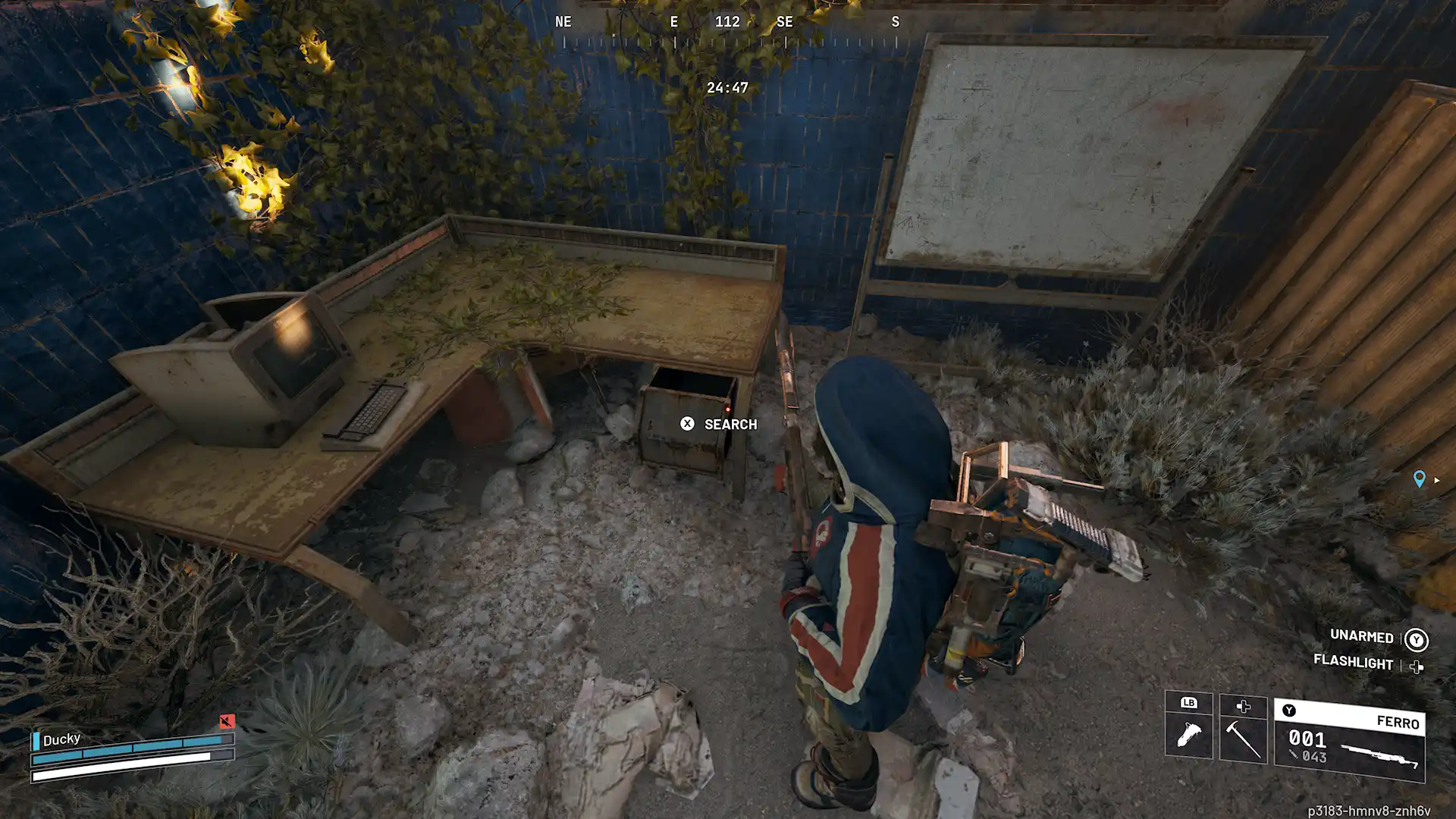The height and width of the screenshot is (819, 1456).
Task: Click the compass heading strip
Action: pos(728,30)
